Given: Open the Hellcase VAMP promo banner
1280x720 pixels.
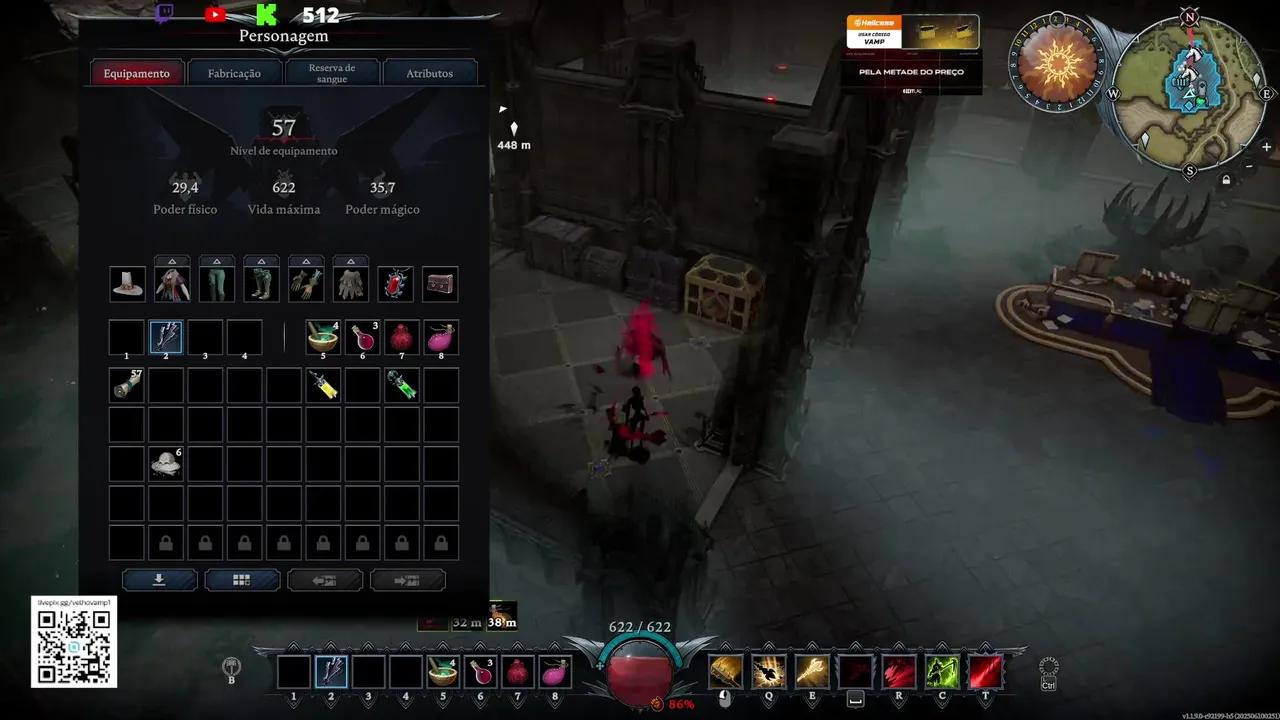Looking at the screenshot, I should pyautogui.click(x=911, y=54).
